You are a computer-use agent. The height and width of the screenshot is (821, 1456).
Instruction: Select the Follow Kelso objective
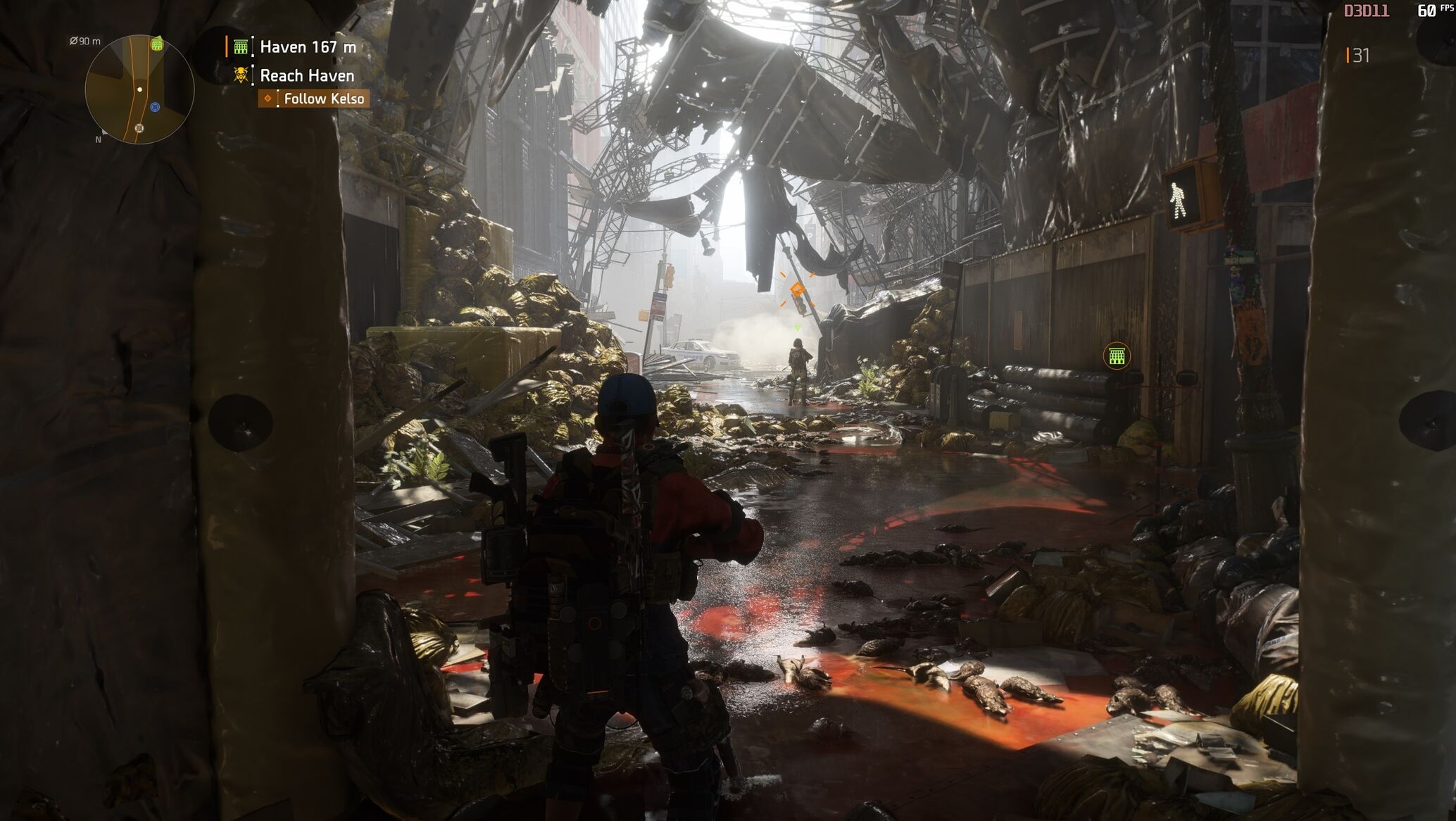coord(323,99)
